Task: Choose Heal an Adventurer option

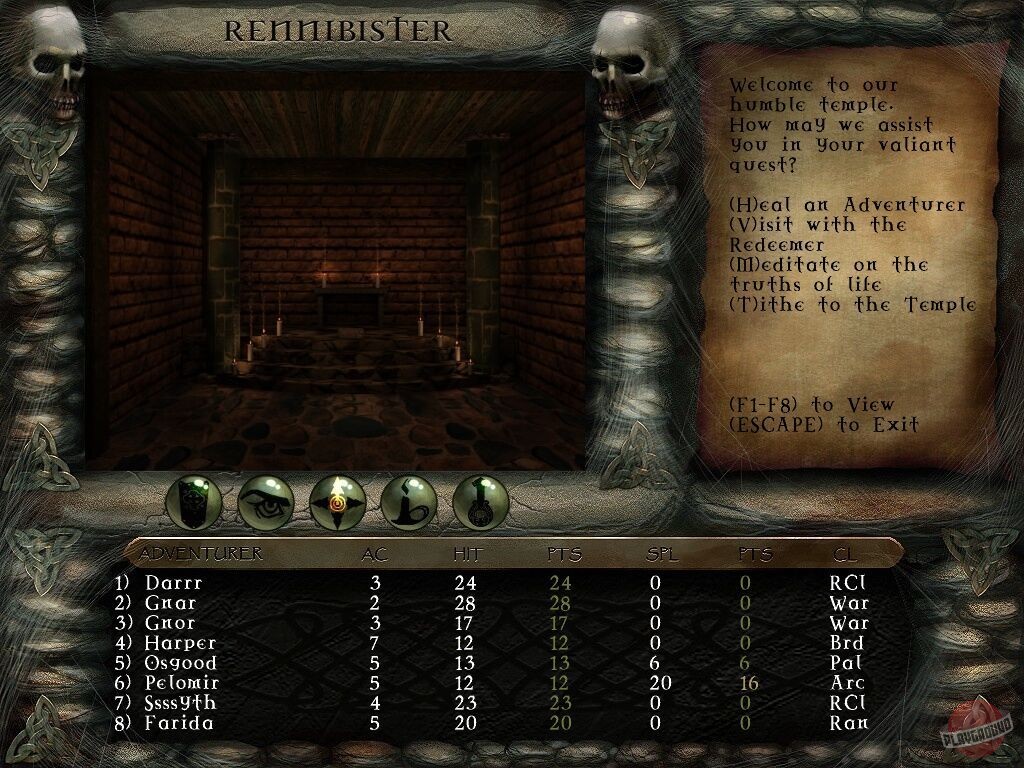Action: (847, 205)
